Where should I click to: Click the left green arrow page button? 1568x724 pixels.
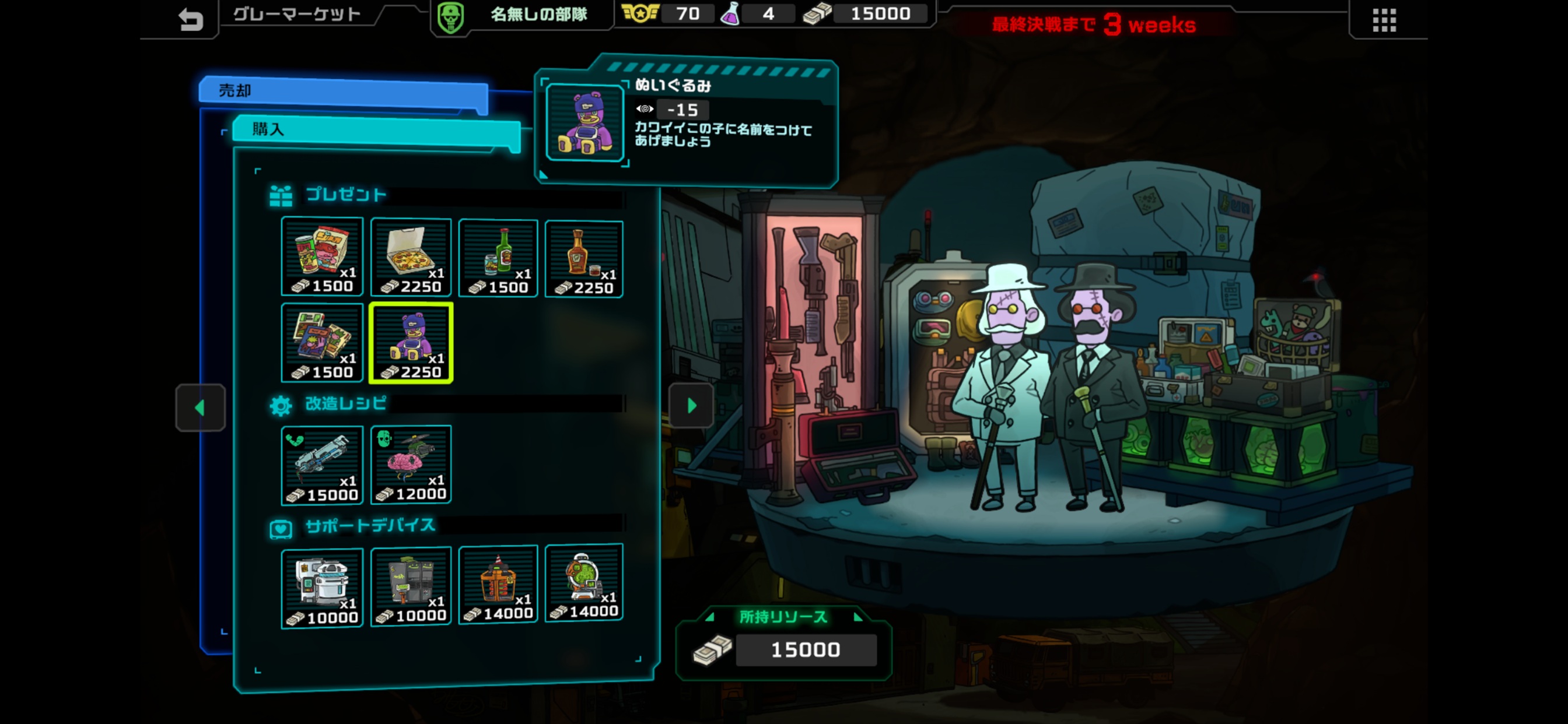(200, 407)
